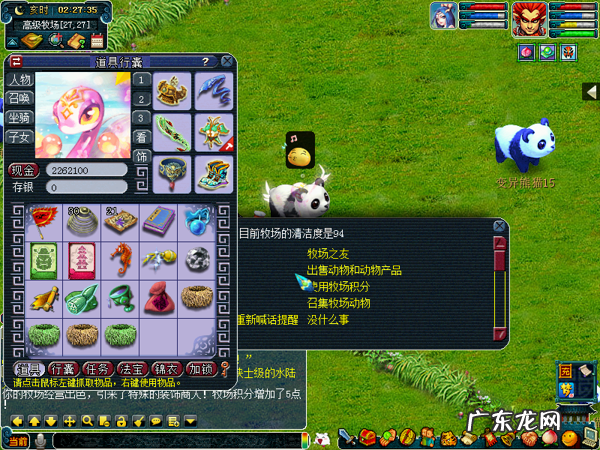
Task: Open the 召唤 summon tab
Action: click(x=19, y=98)
